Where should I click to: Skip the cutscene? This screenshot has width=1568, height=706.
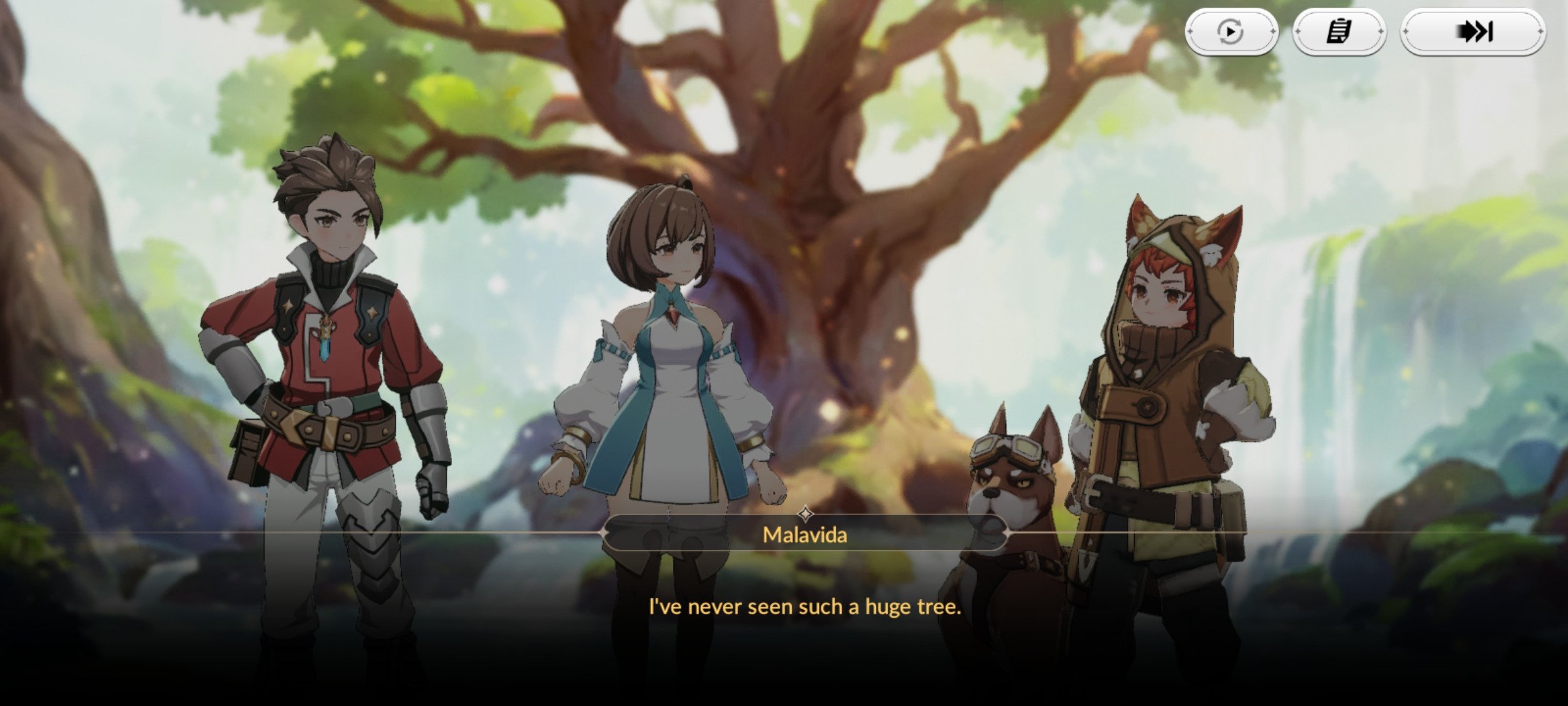pos(1473,31)
